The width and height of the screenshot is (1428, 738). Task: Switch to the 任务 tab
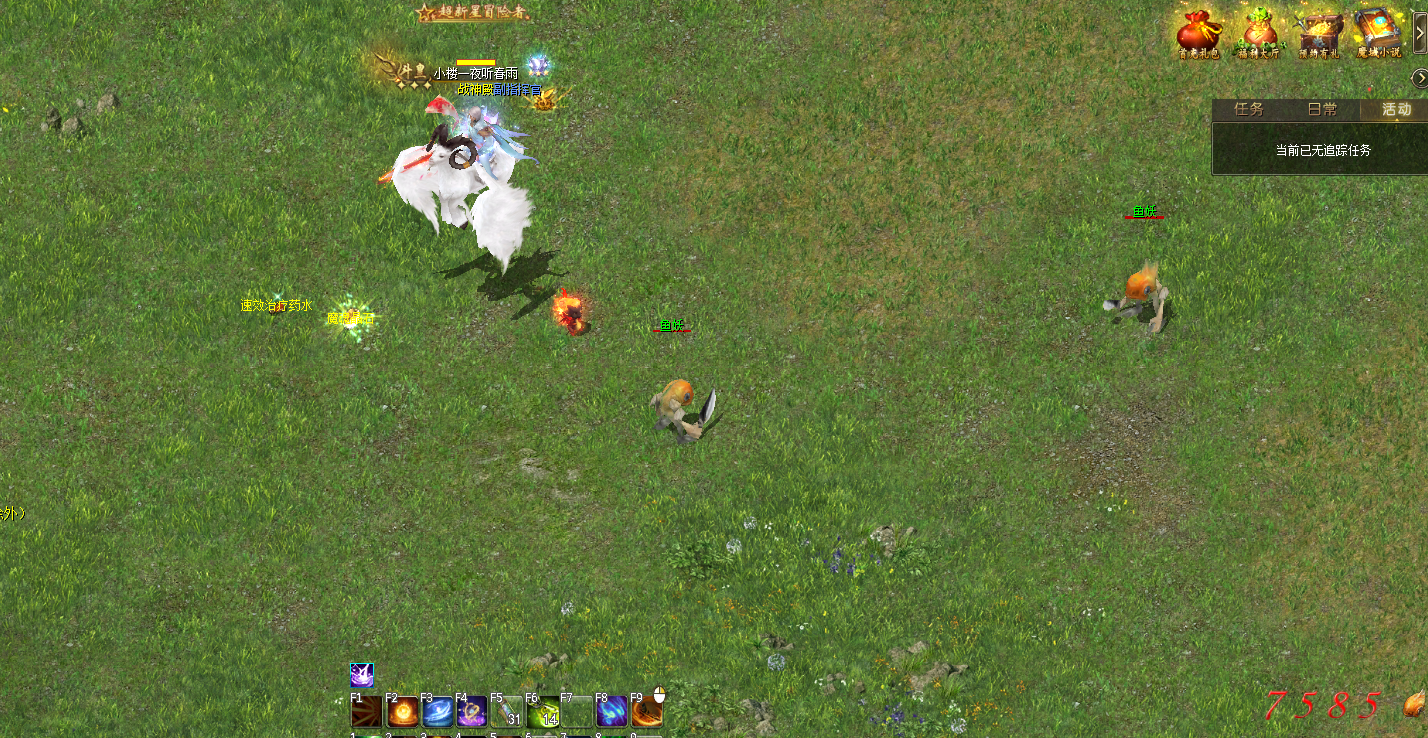point(1250,110)
